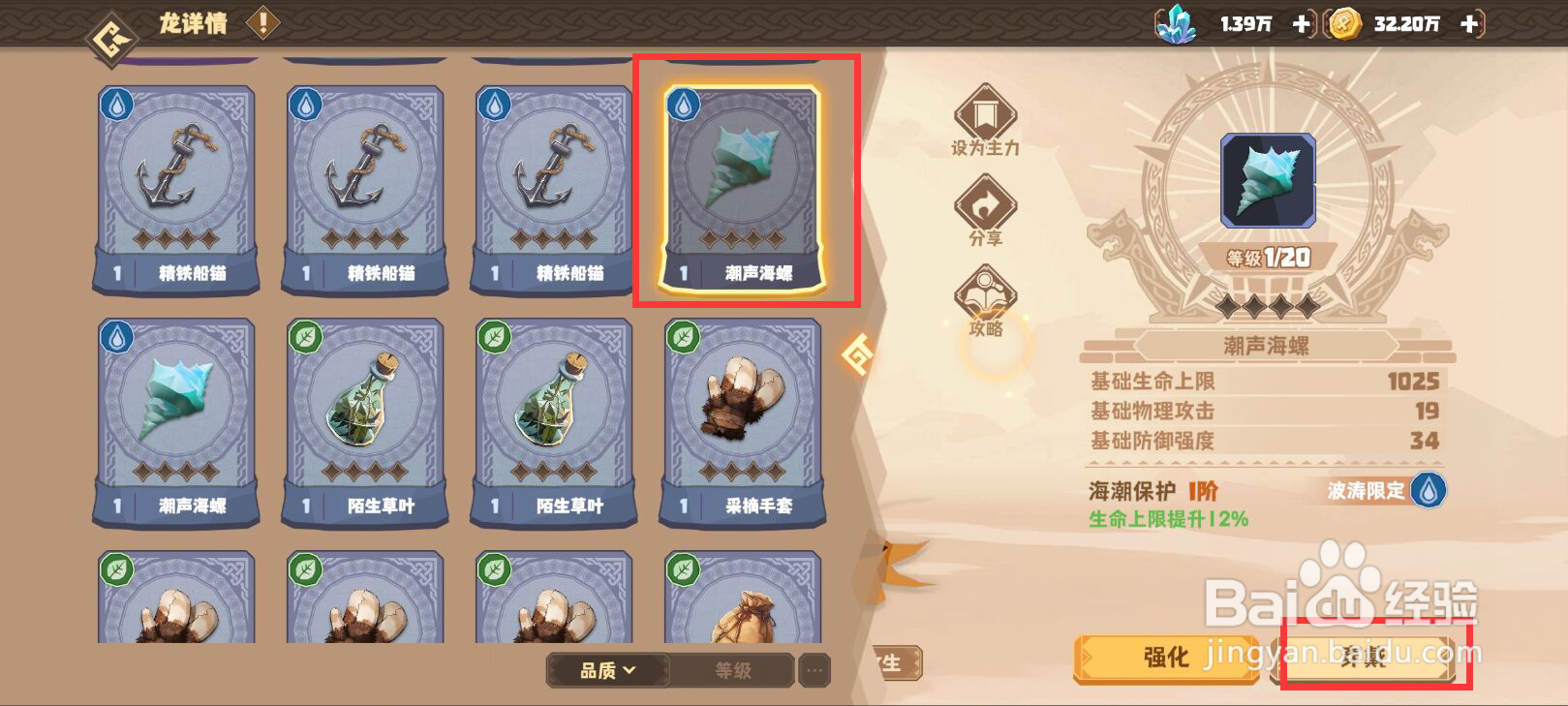Switch to the 等级 sorting tab
Image resolution: width=1568 pixels, height=706 pixels.
pyautogui.click(x=734, y=670)
